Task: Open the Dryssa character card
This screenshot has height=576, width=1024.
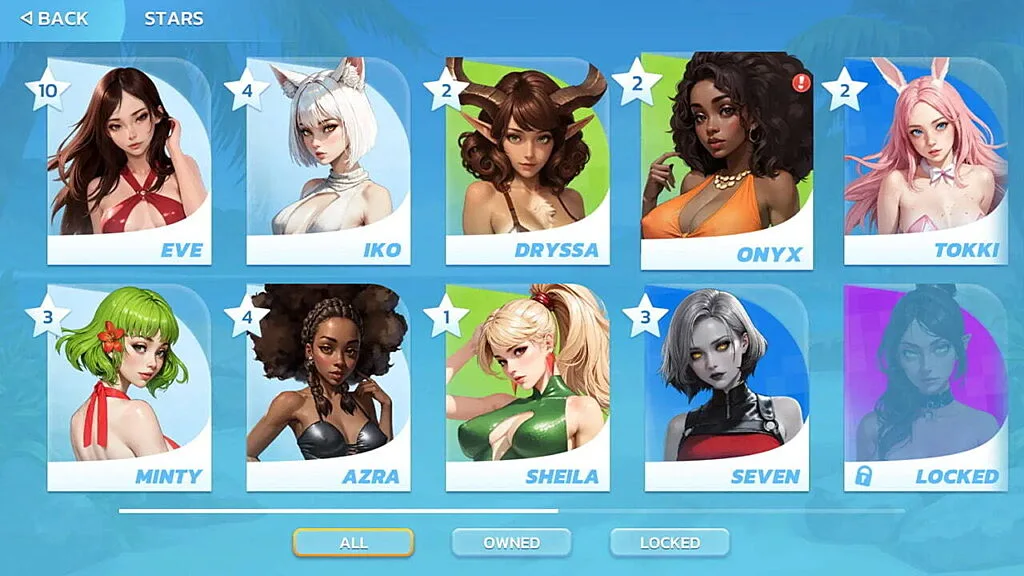Action: tap(527, 162)
